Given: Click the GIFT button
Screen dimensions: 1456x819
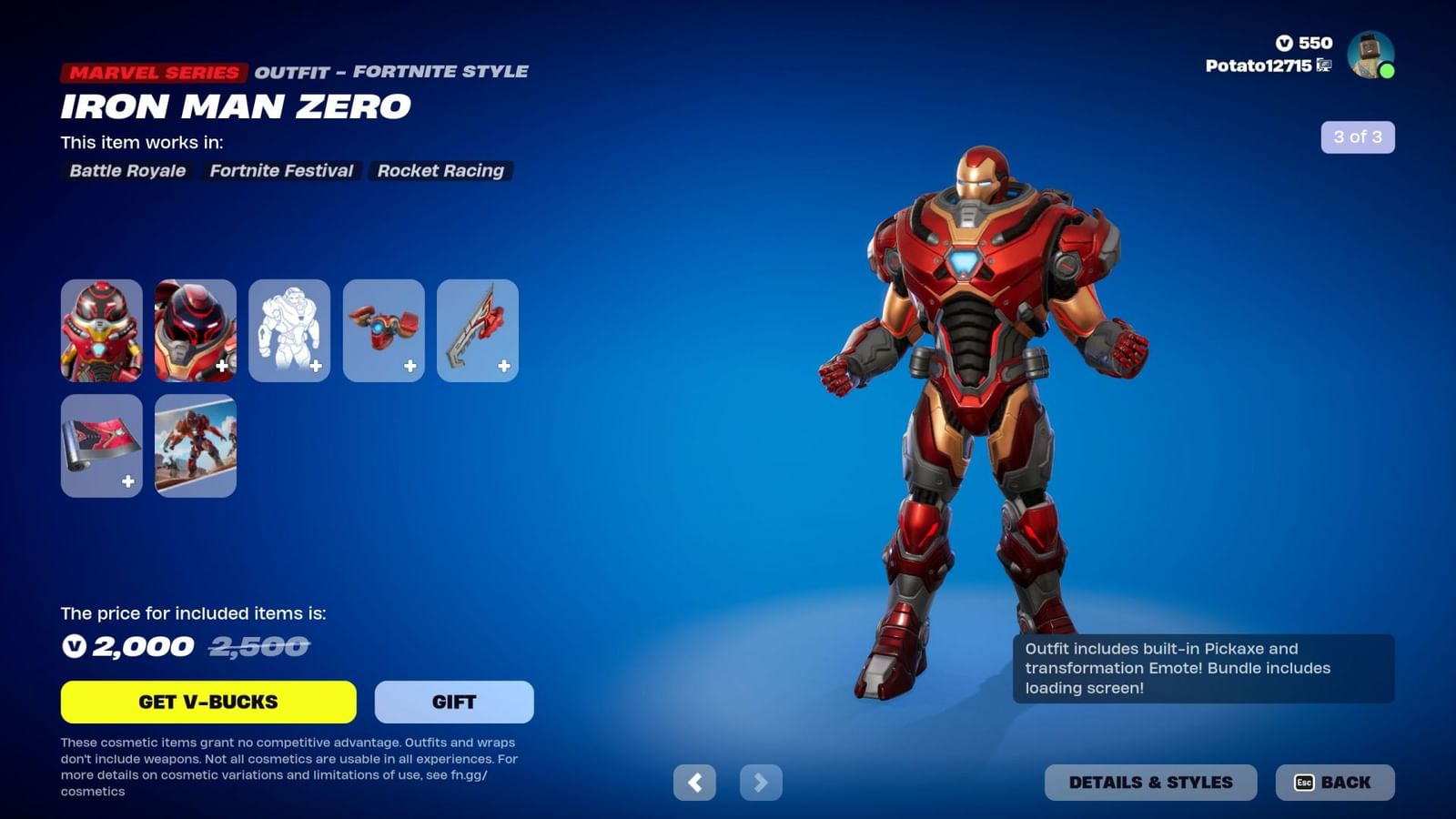Looking at the screenshot, I should tap(453, 701).
